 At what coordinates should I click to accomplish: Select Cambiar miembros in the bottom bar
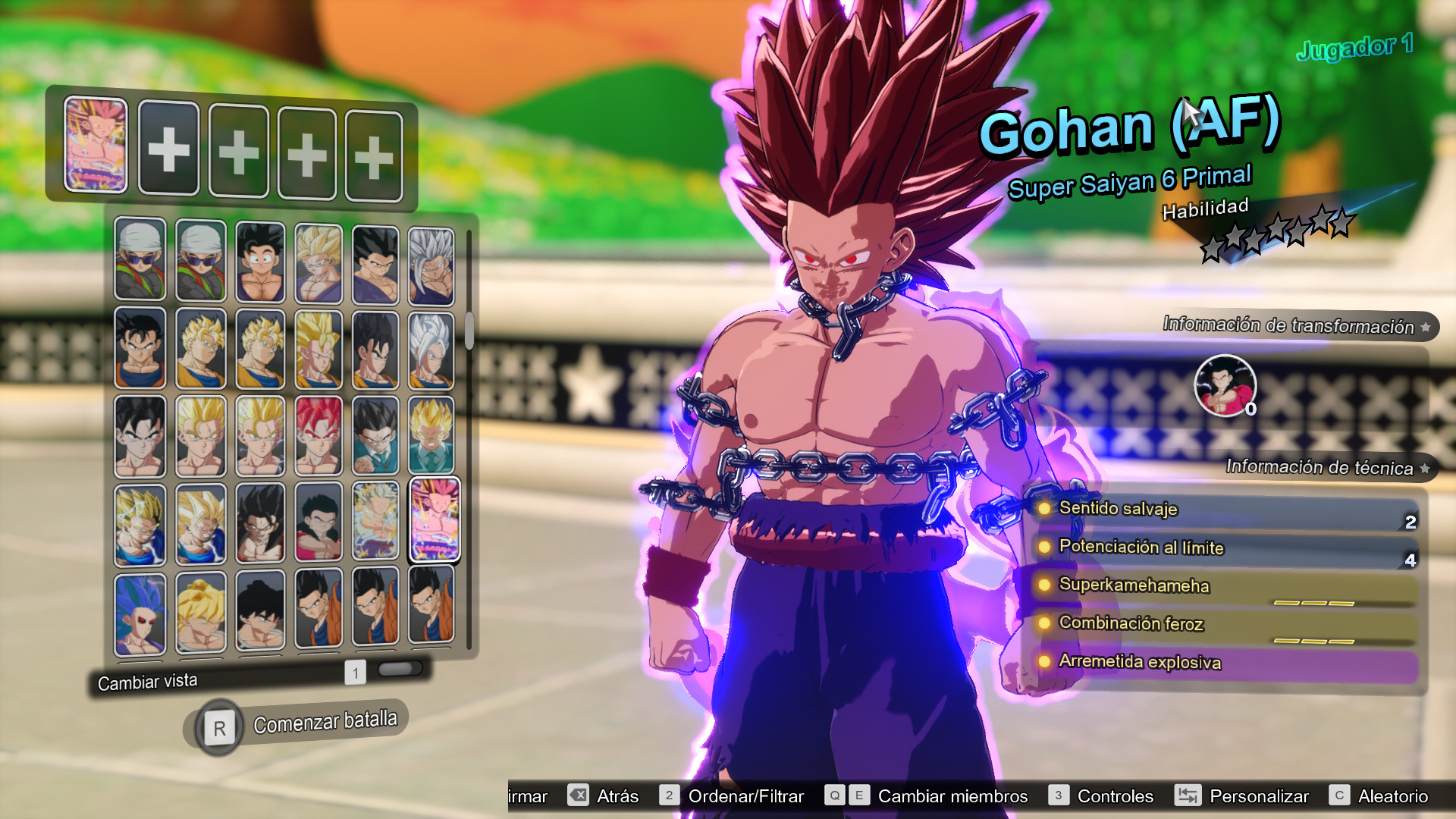pos(952,796)
